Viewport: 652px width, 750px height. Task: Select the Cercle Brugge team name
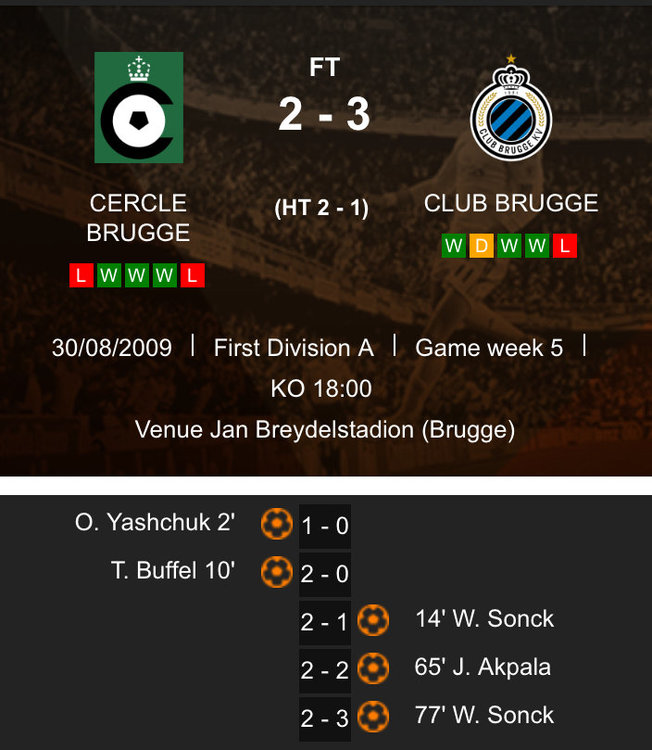[138, 218]
